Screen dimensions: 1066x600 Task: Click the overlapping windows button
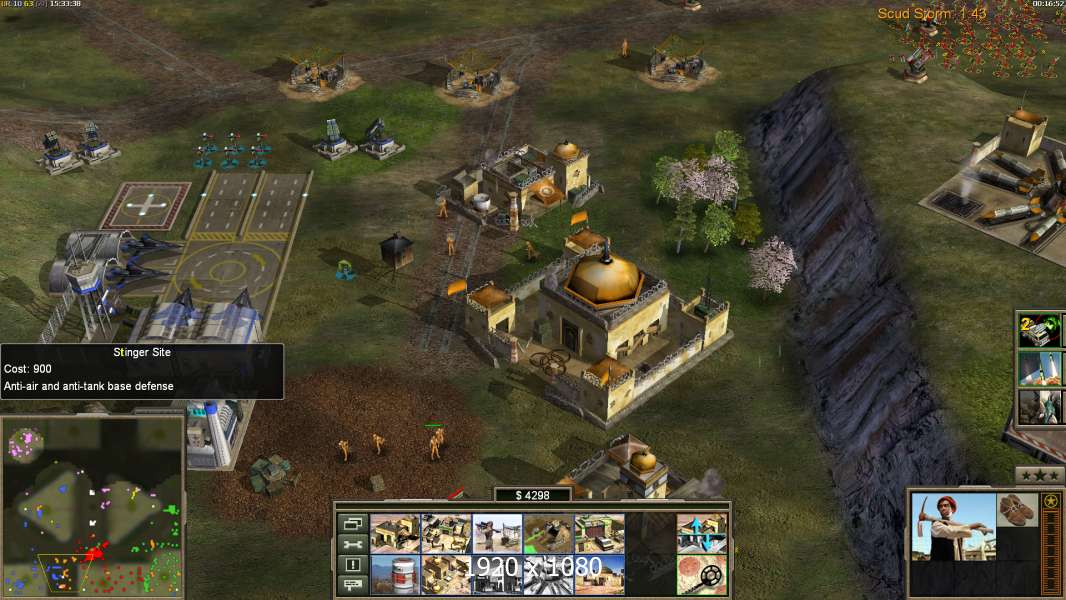[351, 523]
